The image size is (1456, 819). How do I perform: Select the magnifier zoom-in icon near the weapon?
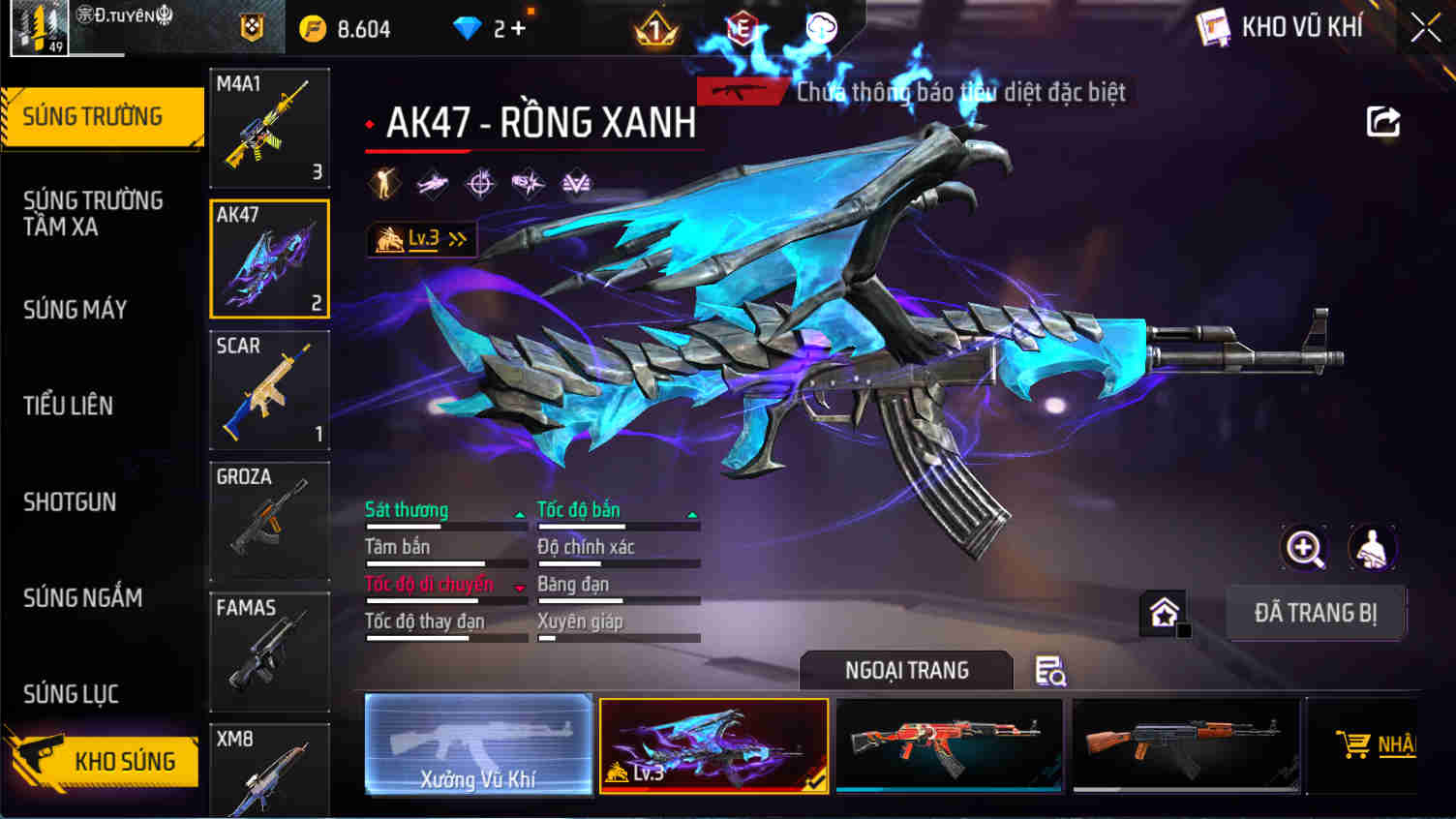(x=1305, y=549)
